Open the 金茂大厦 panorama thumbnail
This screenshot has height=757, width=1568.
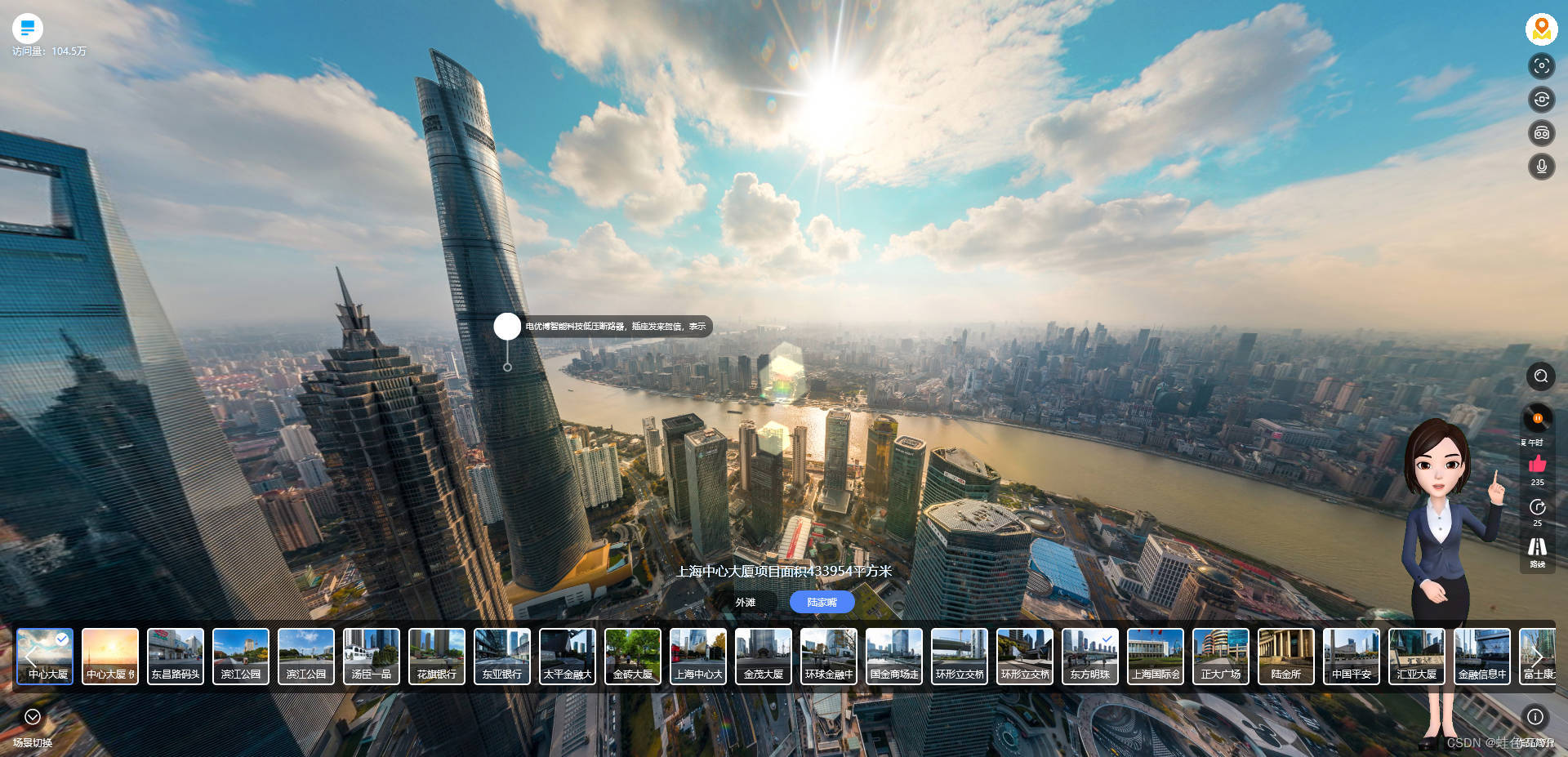coord(764,656)
